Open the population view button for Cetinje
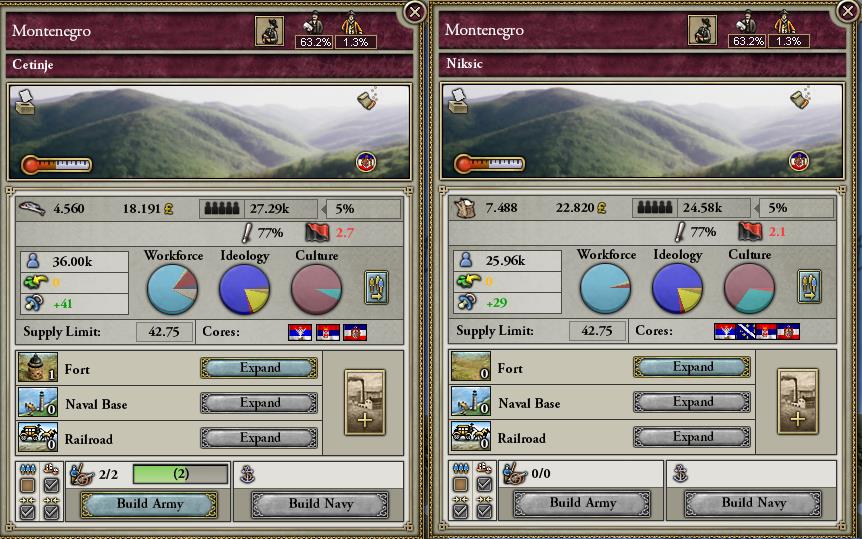The height and width of the screenshot is (539, 862). click(x=376, y=287)
